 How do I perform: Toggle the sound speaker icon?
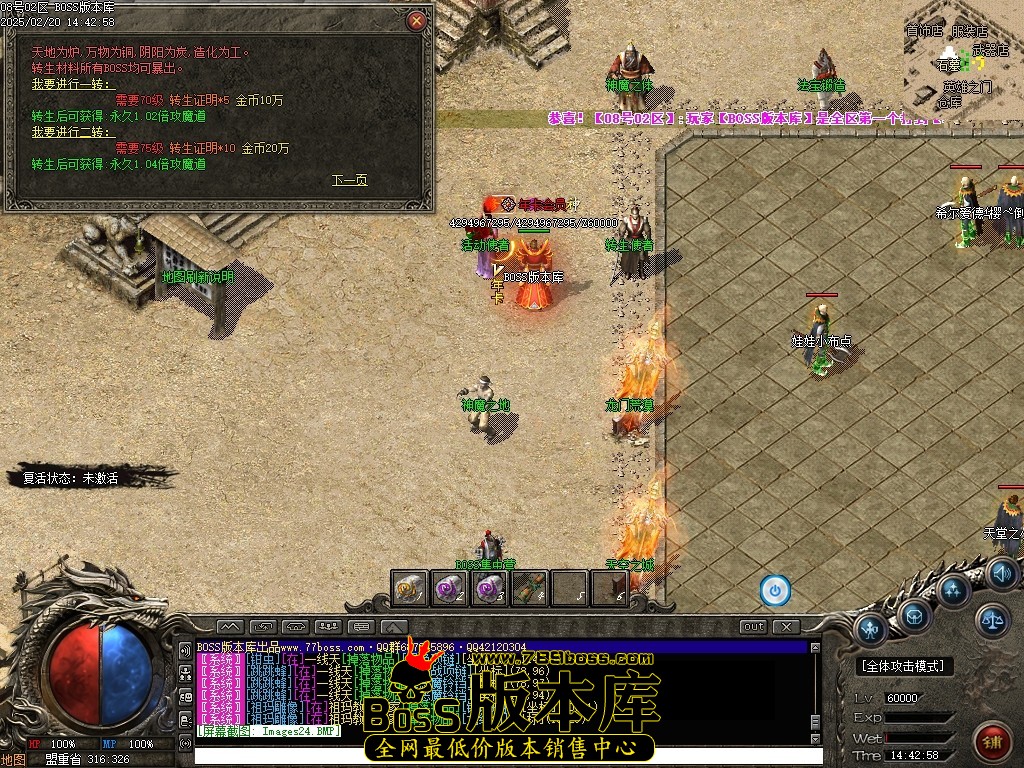coord(1001,573)
